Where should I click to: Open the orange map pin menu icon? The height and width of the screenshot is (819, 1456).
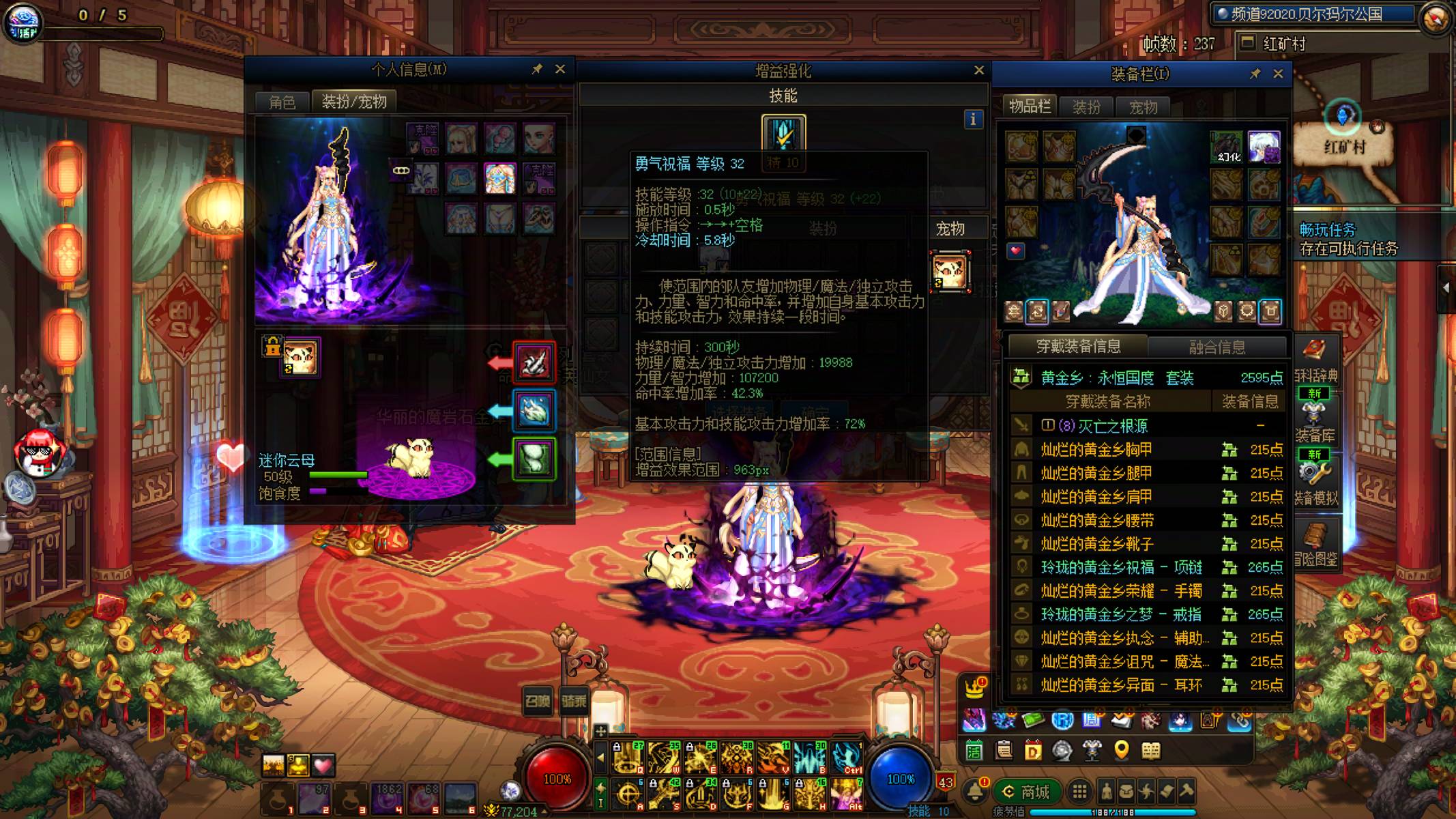1121,751
